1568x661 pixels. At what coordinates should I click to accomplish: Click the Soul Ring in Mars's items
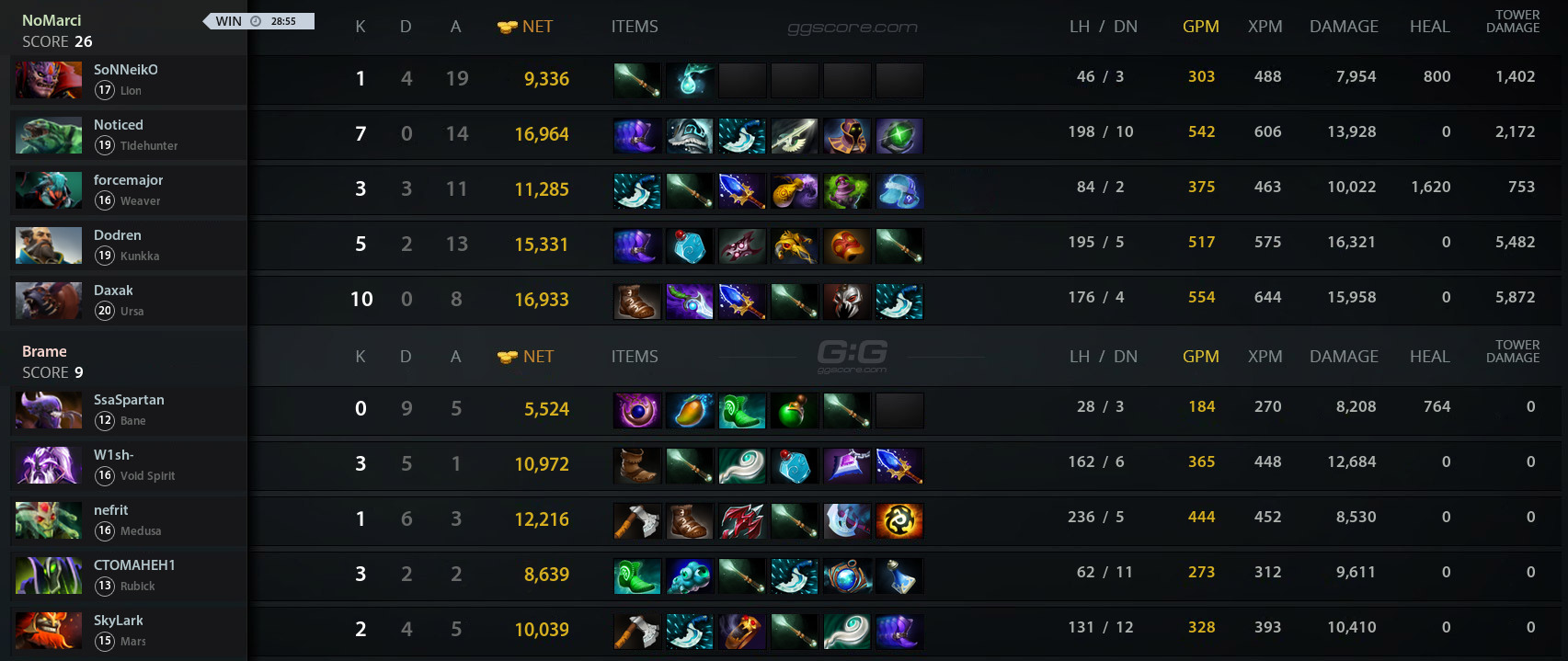[742, 631]
